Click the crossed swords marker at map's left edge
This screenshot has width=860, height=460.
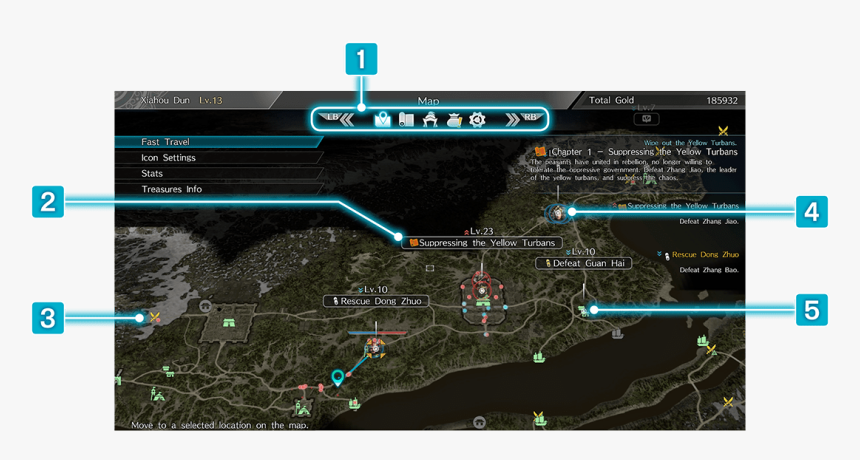pos(155,318)
